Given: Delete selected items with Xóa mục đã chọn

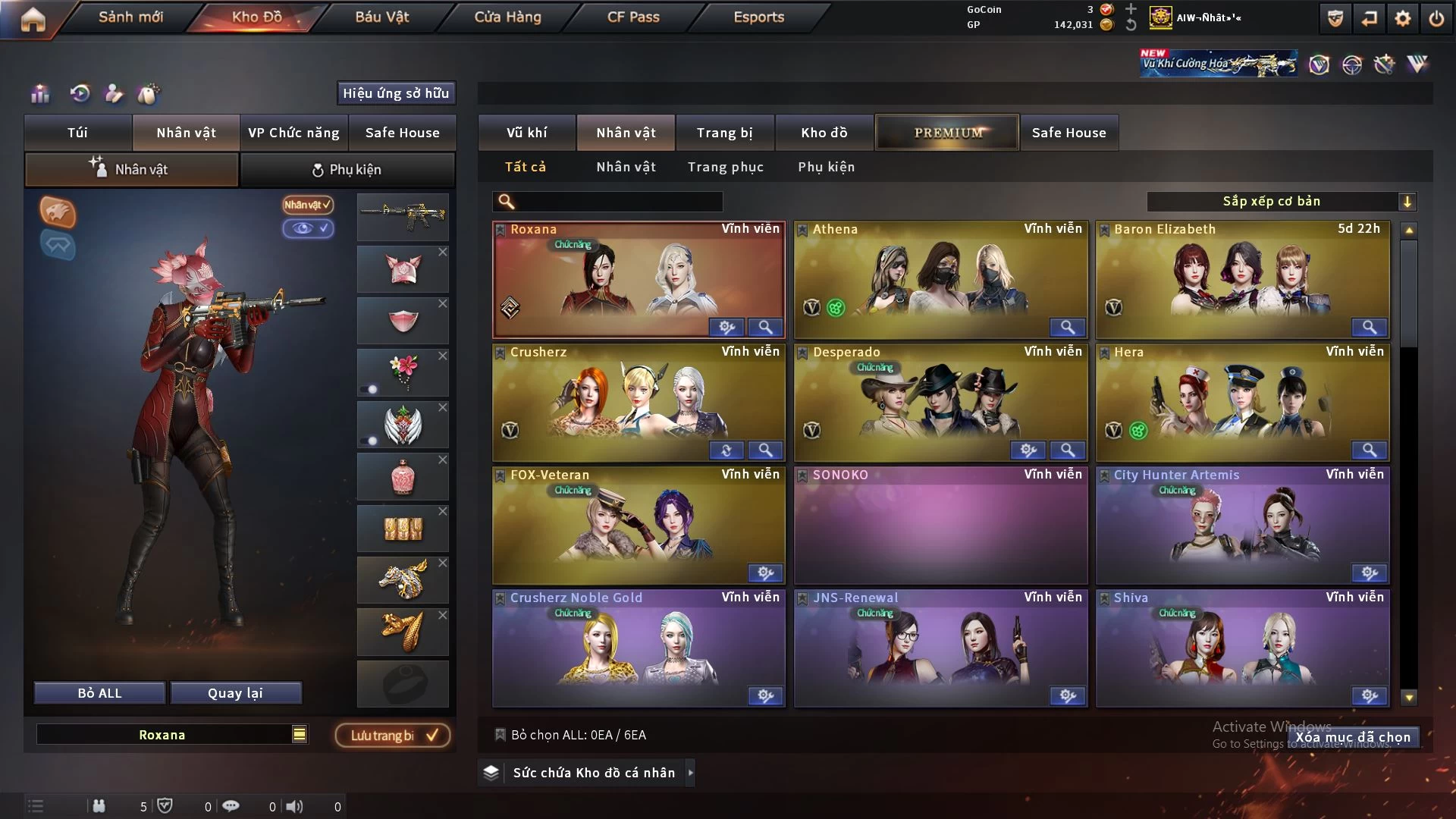Looking at the screenshot, I should [x=1352, y=737].
